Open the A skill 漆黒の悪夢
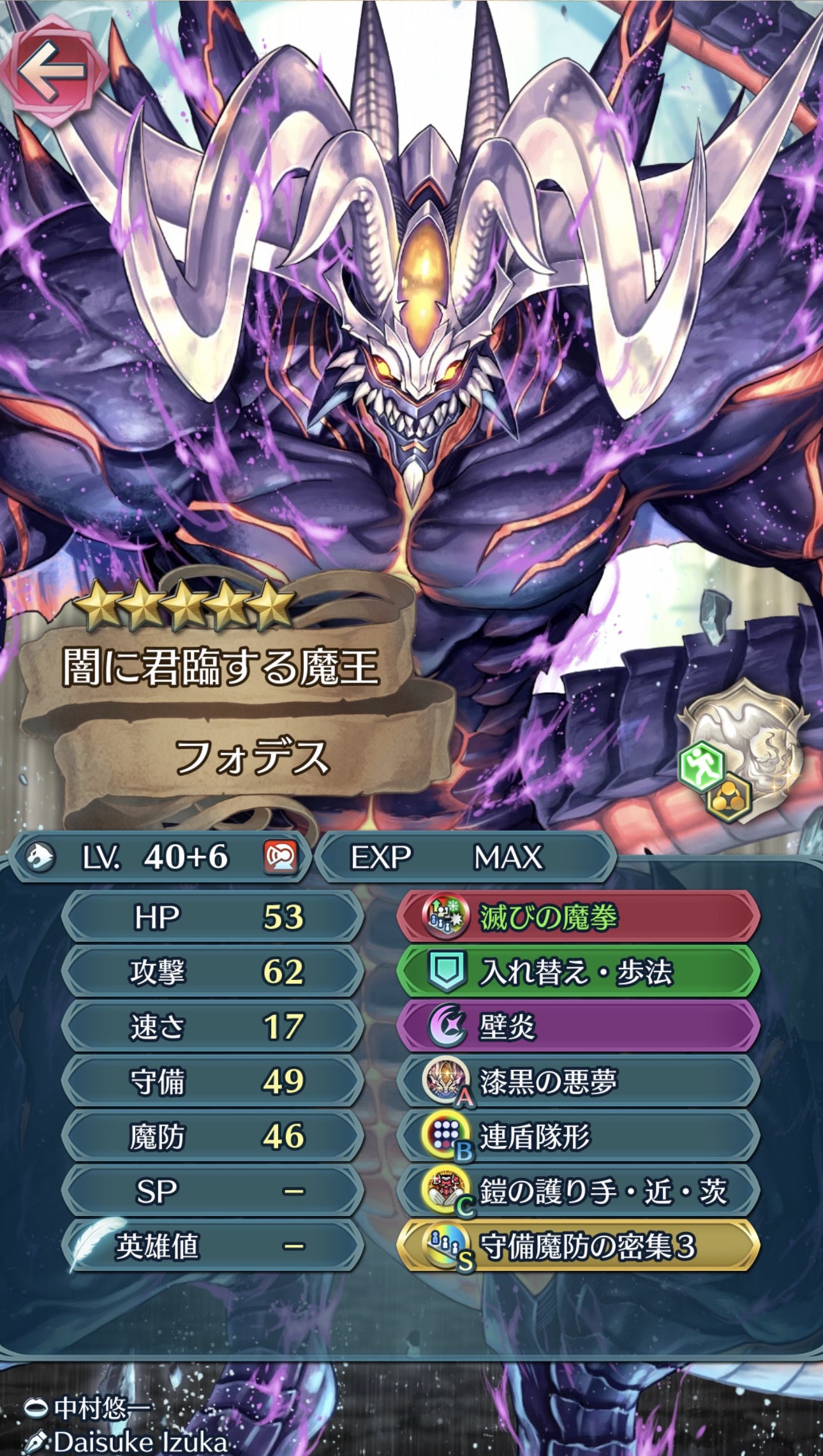This screenshot has width=823, height=1456. tap(578, 1081)
